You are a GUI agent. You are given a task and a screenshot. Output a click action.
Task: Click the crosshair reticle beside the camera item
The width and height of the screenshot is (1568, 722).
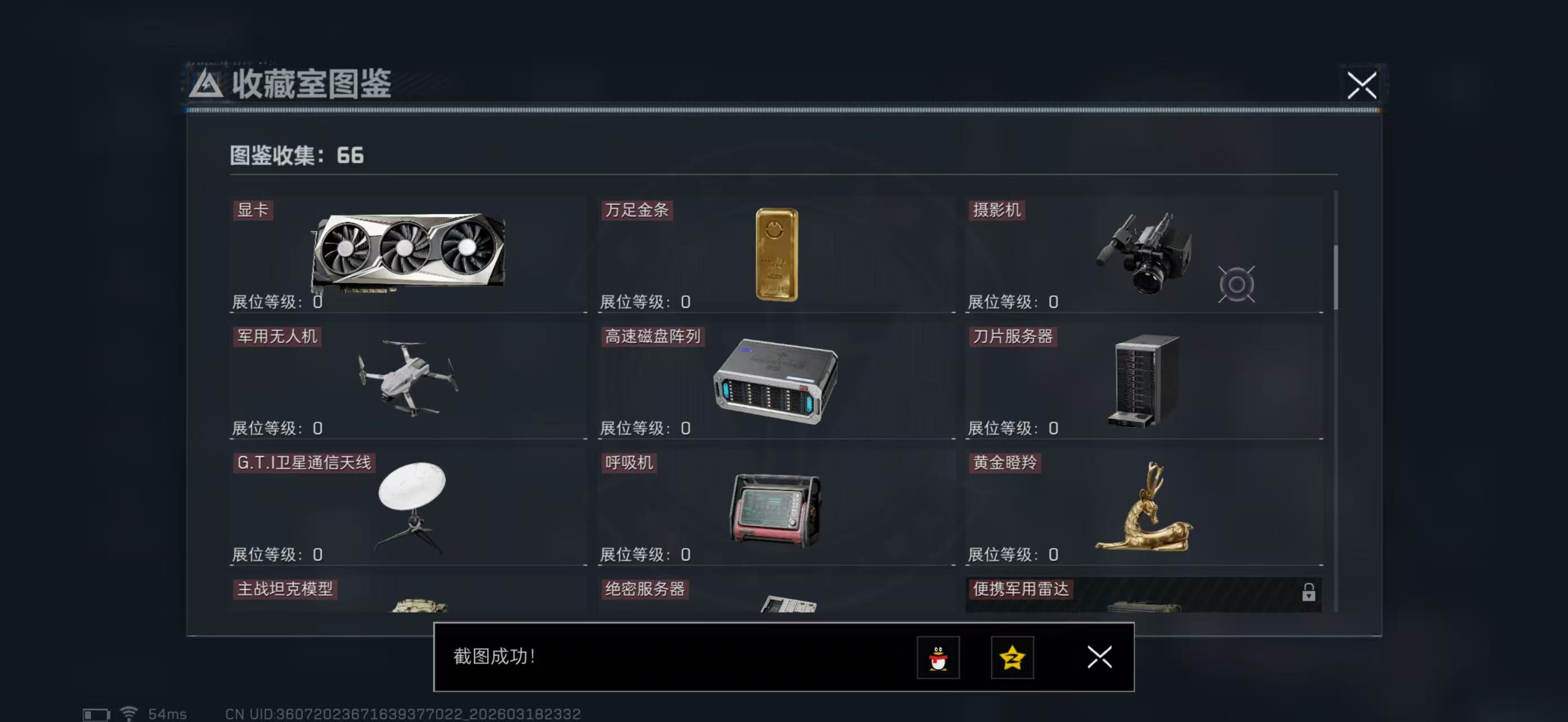click(x=1238, y=283)
